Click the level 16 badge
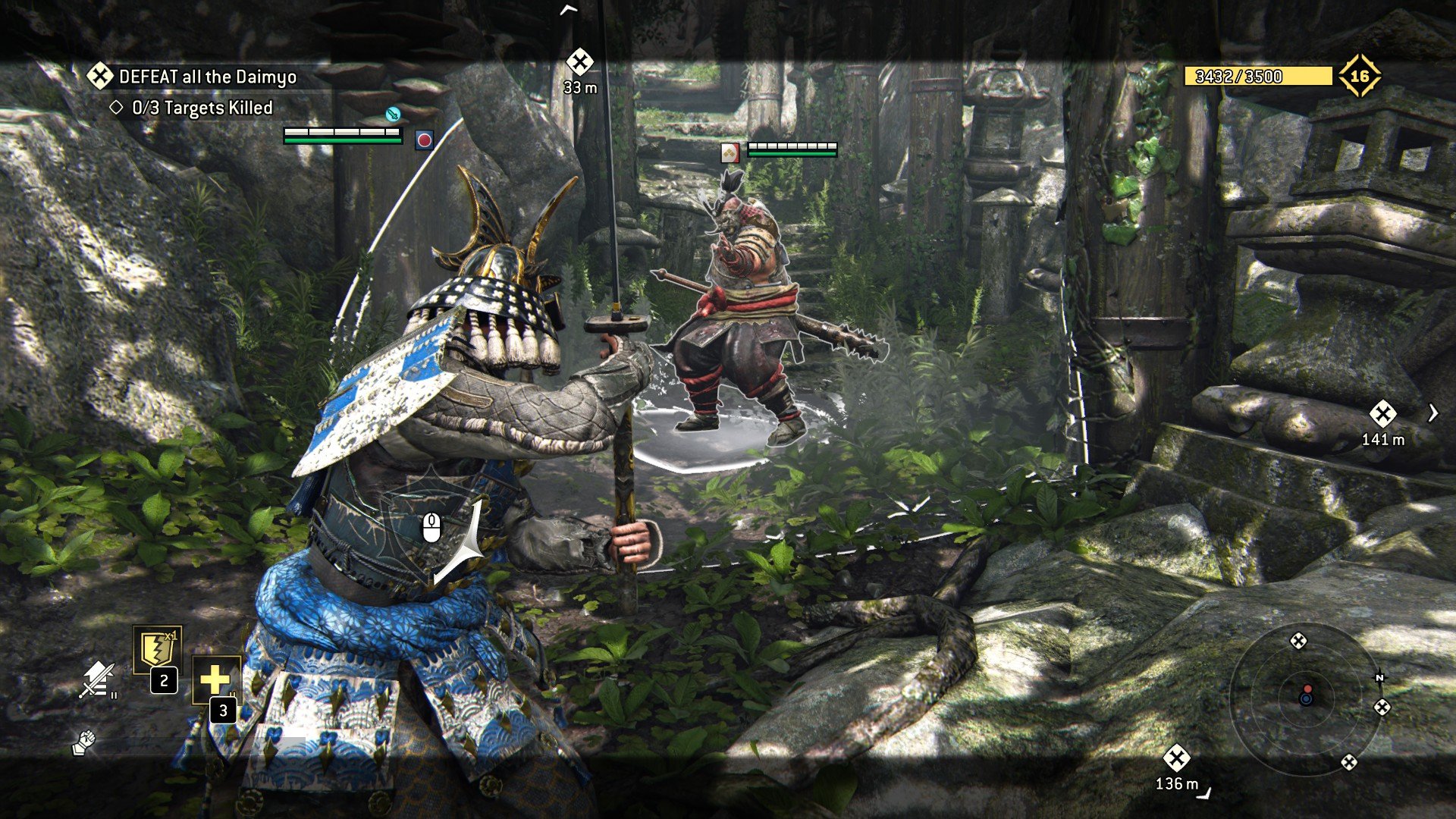 1359,76
